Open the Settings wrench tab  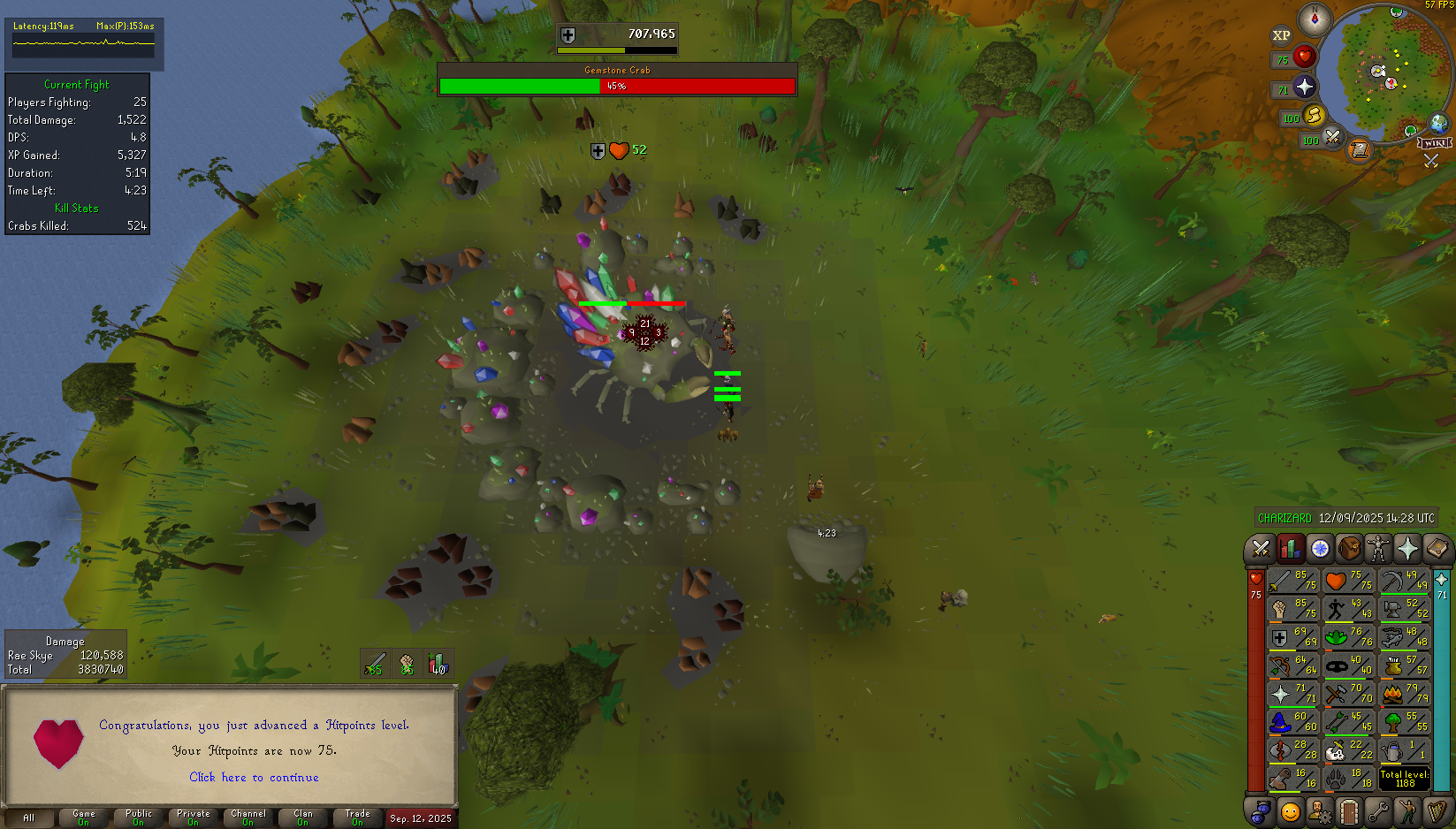coord(1377,810)
